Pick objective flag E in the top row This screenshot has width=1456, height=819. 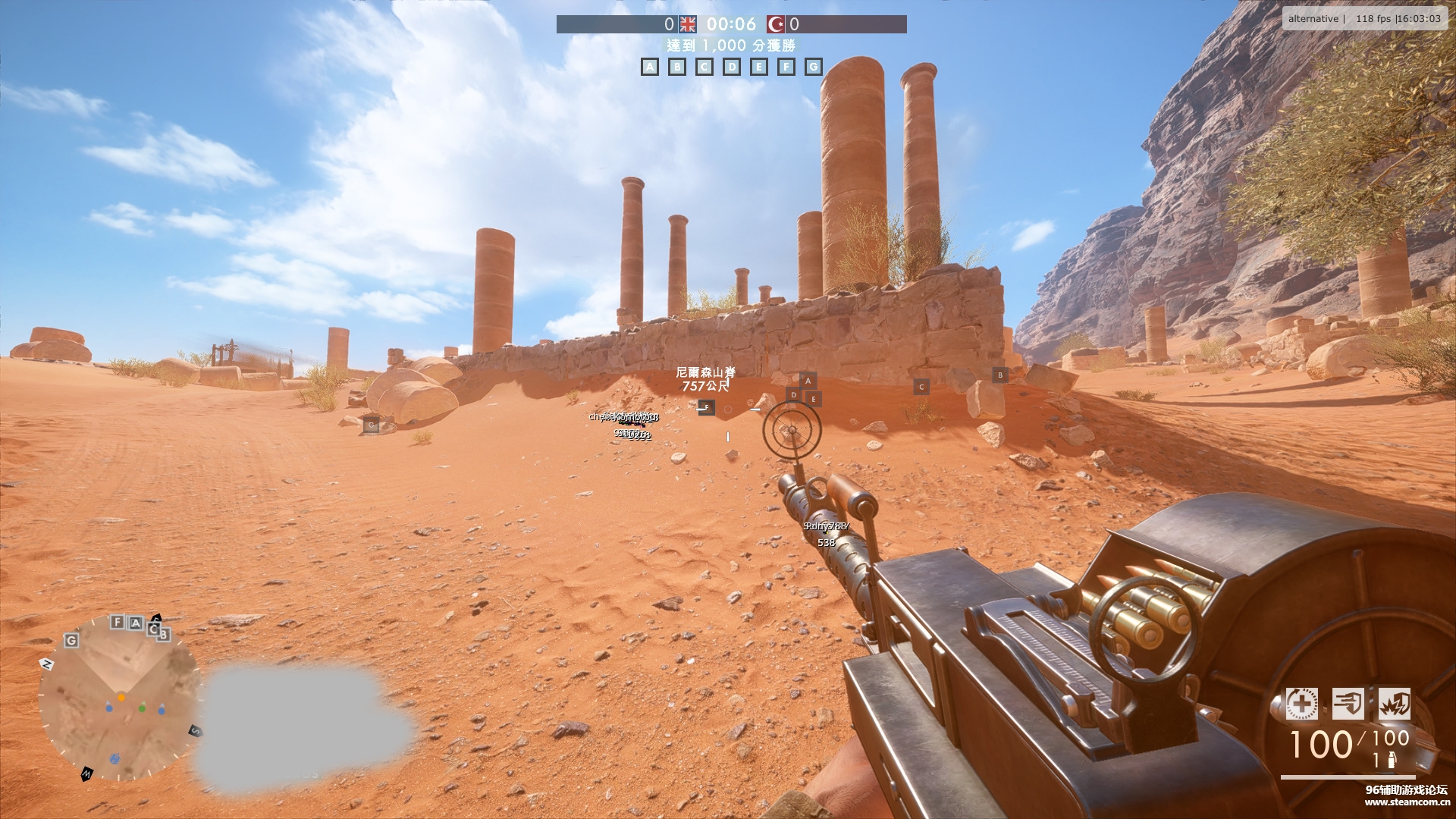click(759, 67)
